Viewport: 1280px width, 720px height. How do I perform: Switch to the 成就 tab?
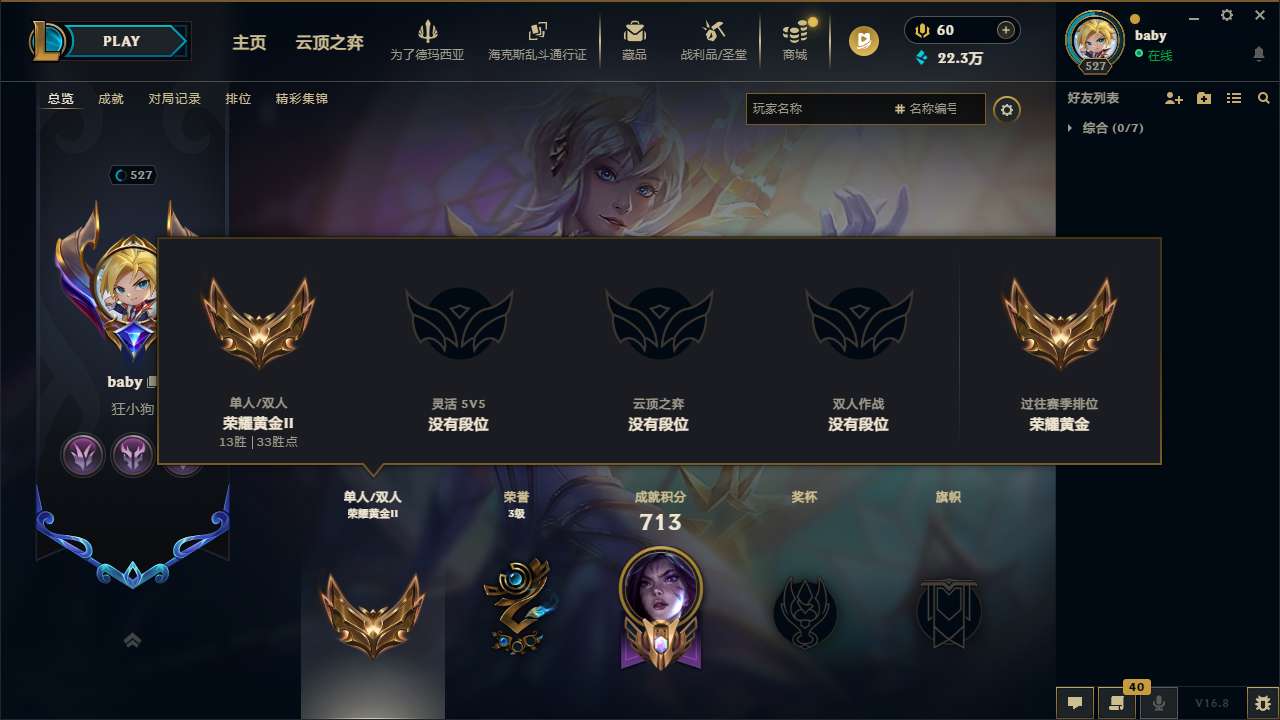click(x=111, y=98)
